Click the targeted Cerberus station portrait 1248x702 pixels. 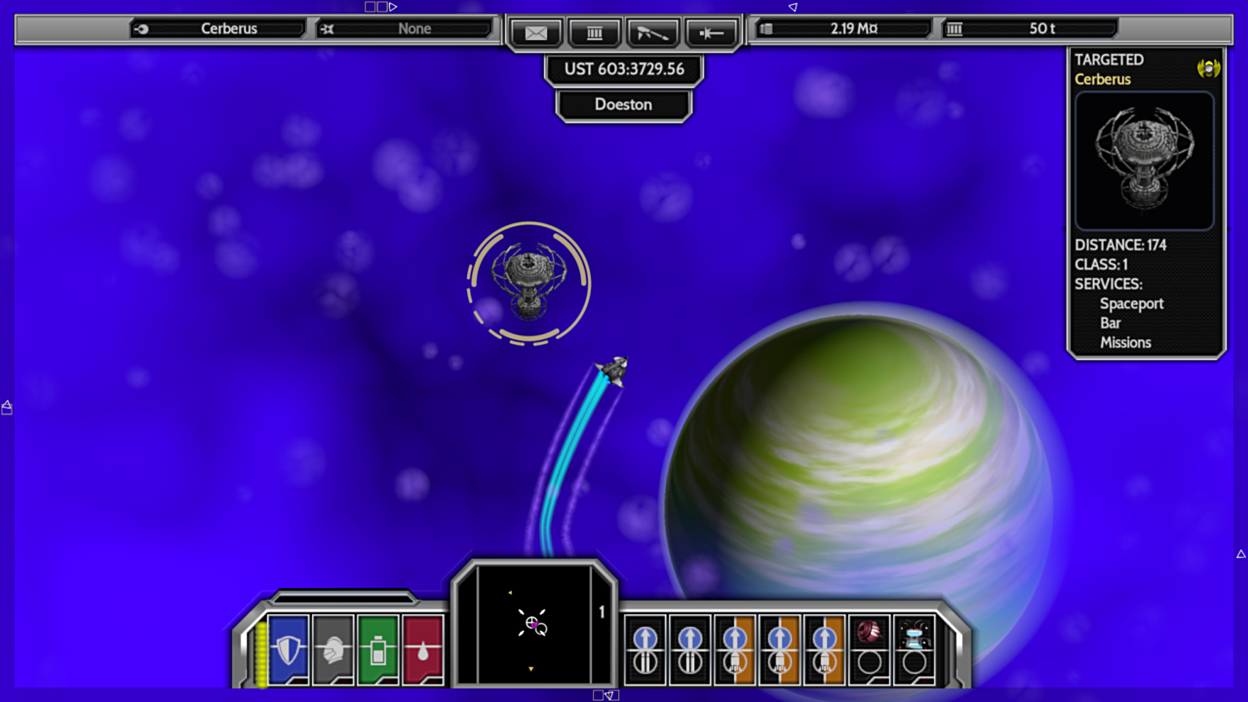pyautogui.click(x=1144, y=161)
